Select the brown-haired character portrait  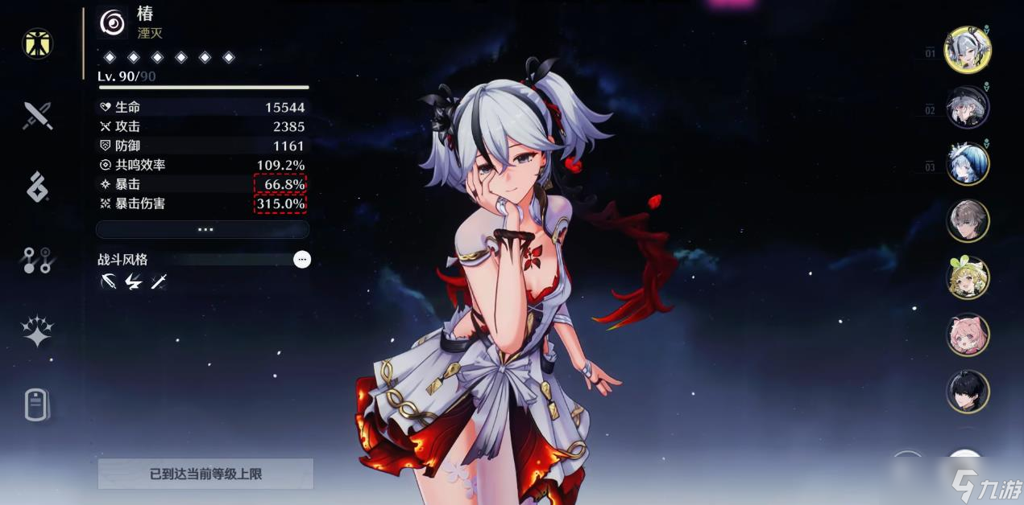coord(967,221)
